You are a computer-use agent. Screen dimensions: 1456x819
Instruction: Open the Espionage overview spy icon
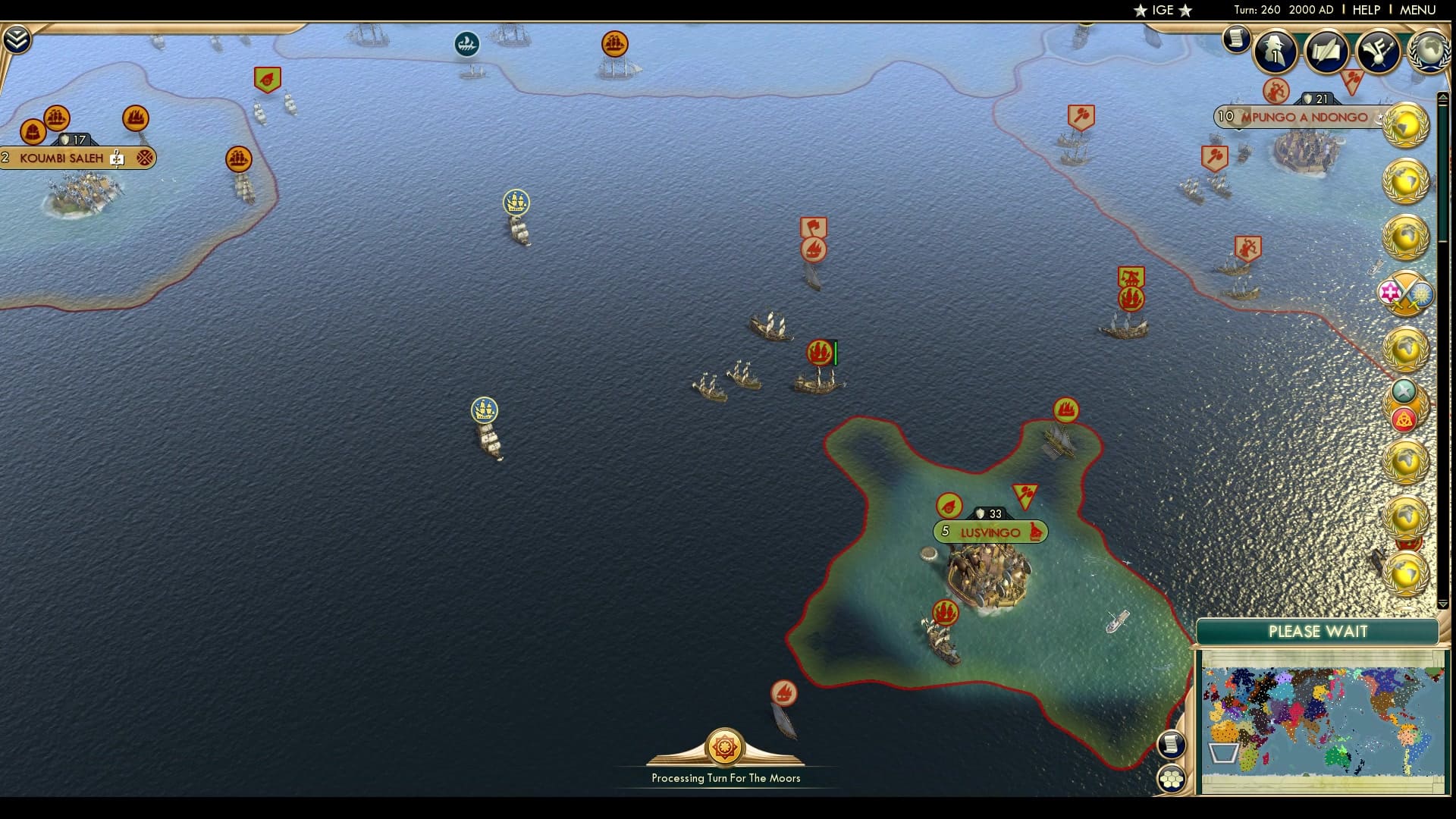pyautogui.click(x=1277, y=53)
